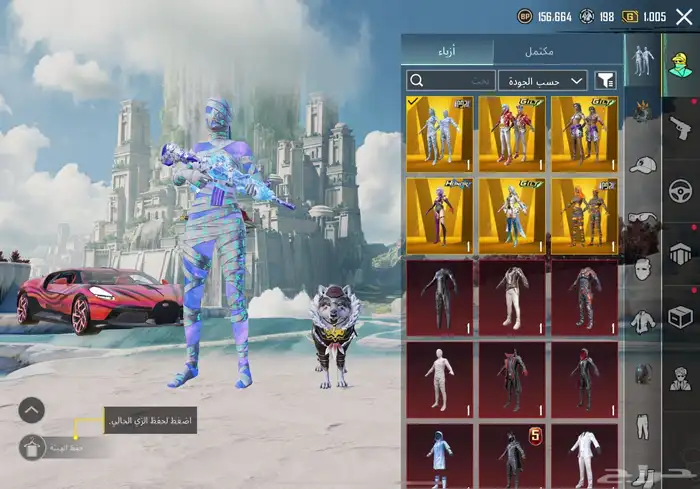Show the face mask category
Screen dimensions: 700x489
[642, 269]
